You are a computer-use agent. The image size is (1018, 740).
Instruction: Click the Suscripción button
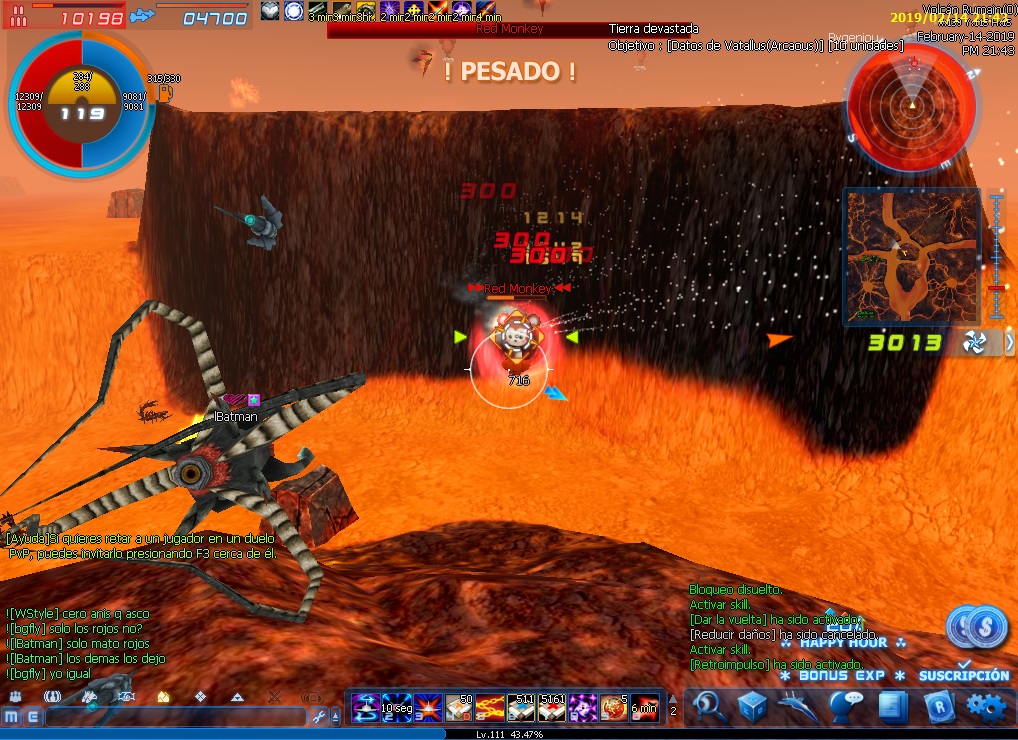[x=964, y=675]
